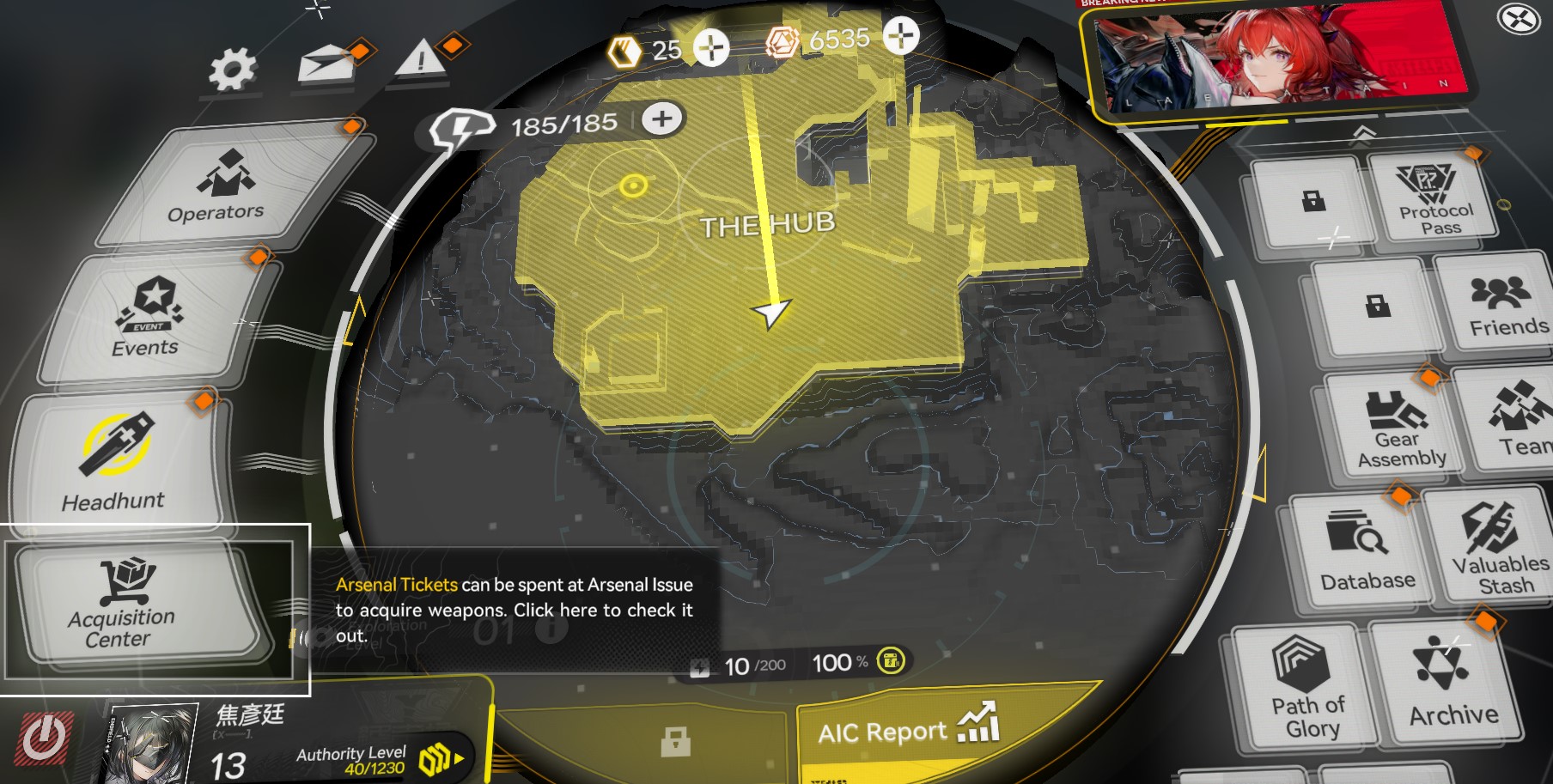Open the Events menu
Viewport: 1553px width, 784px height.
150,318
